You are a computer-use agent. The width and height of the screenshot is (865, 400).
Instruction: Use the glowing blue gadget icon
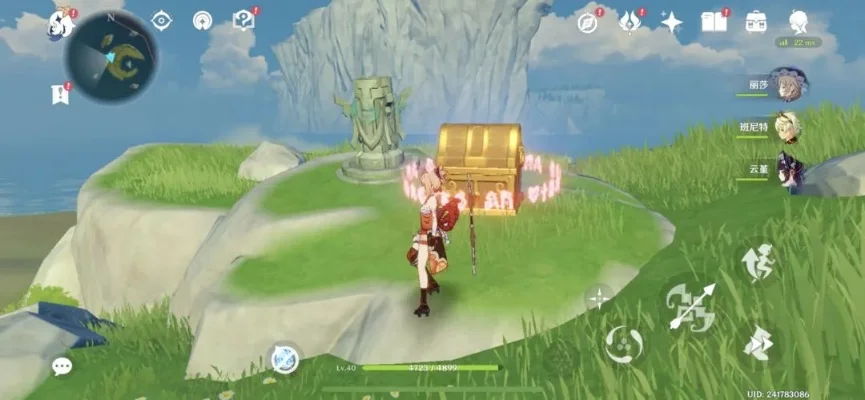(285, 359)
